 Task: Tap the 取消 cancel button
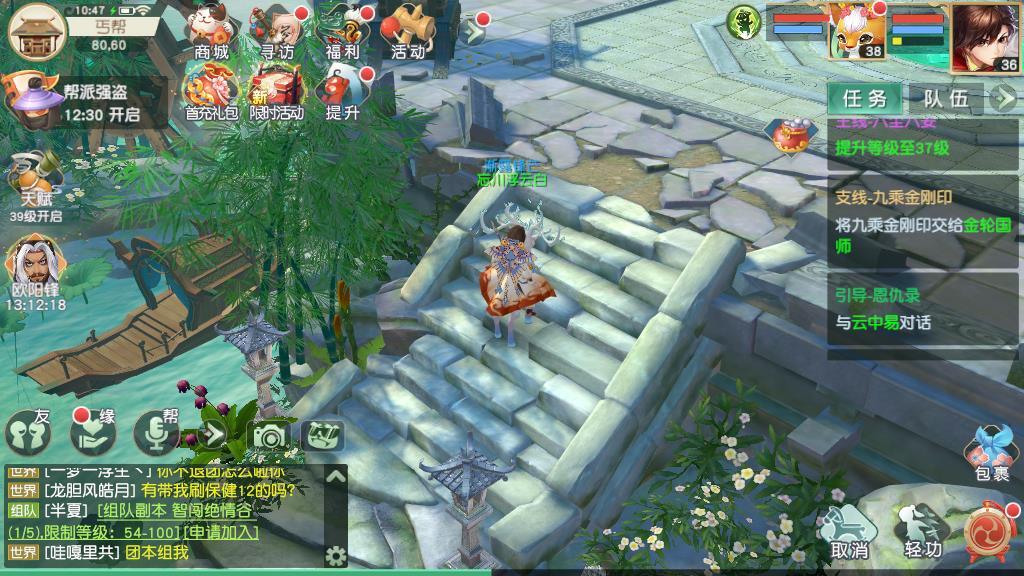(849, 530)
